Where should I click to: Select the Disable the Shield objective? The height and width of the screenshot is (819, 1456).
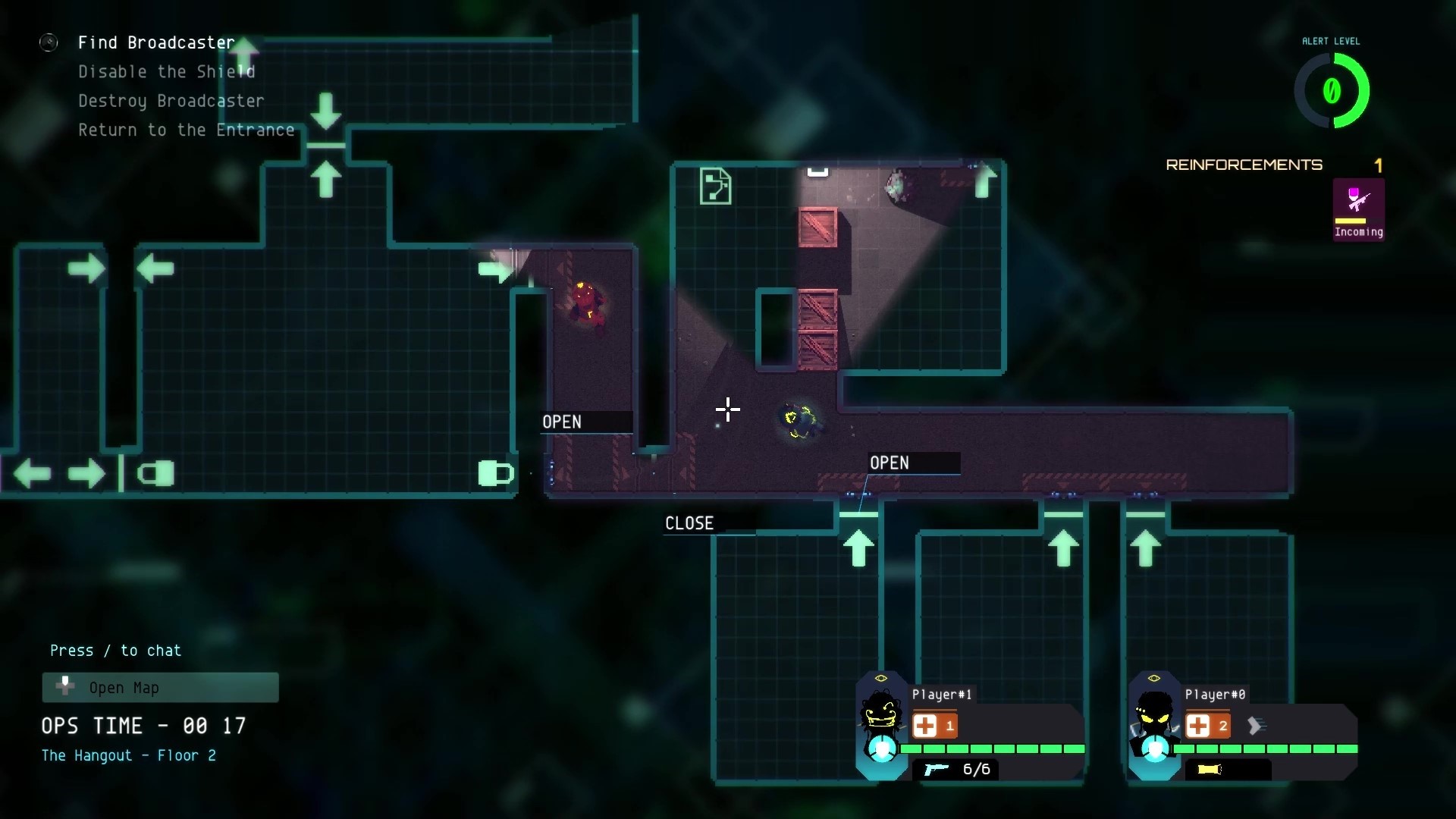coord(166,71)
